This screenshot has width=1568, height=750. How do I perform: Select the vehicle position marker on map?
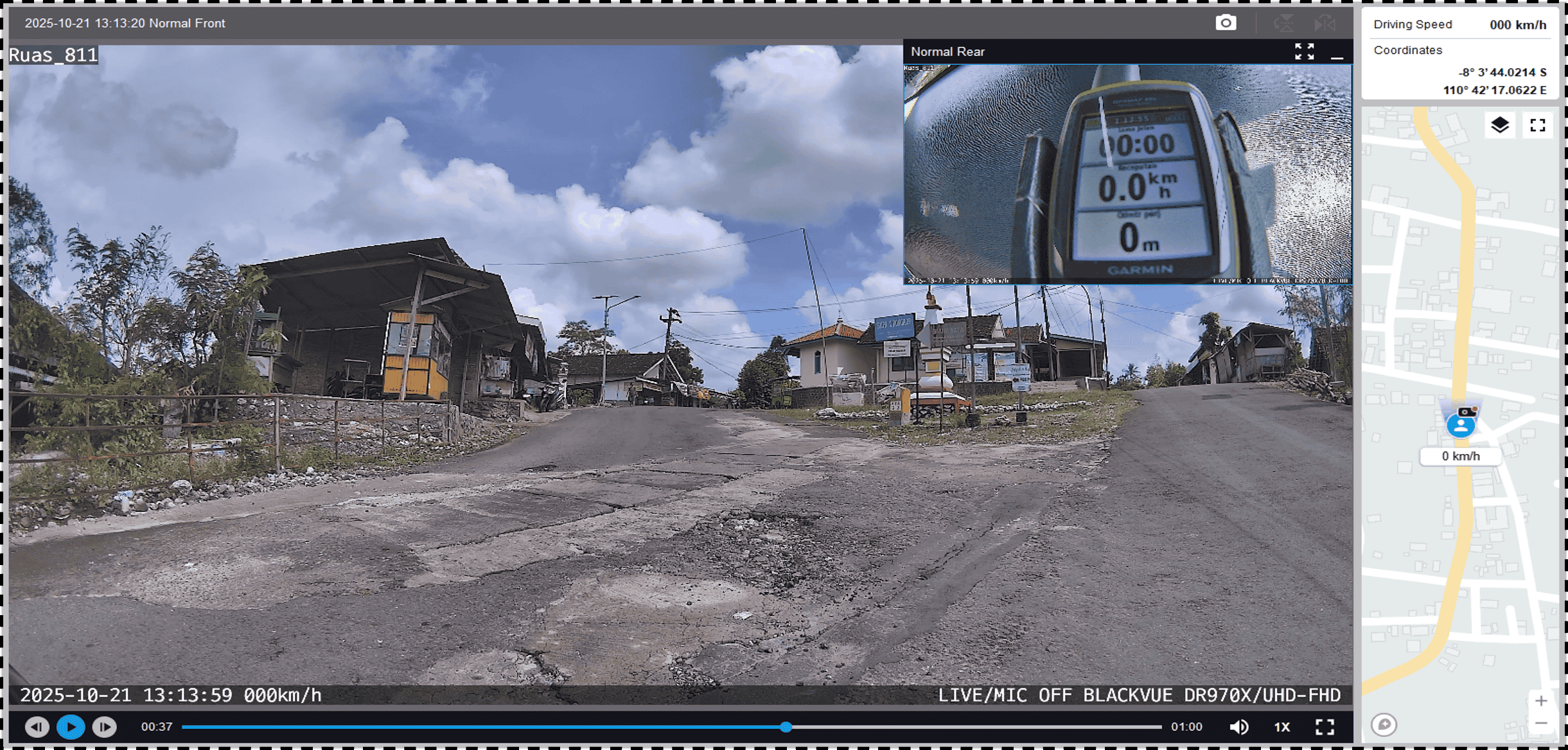point(1461,424)
